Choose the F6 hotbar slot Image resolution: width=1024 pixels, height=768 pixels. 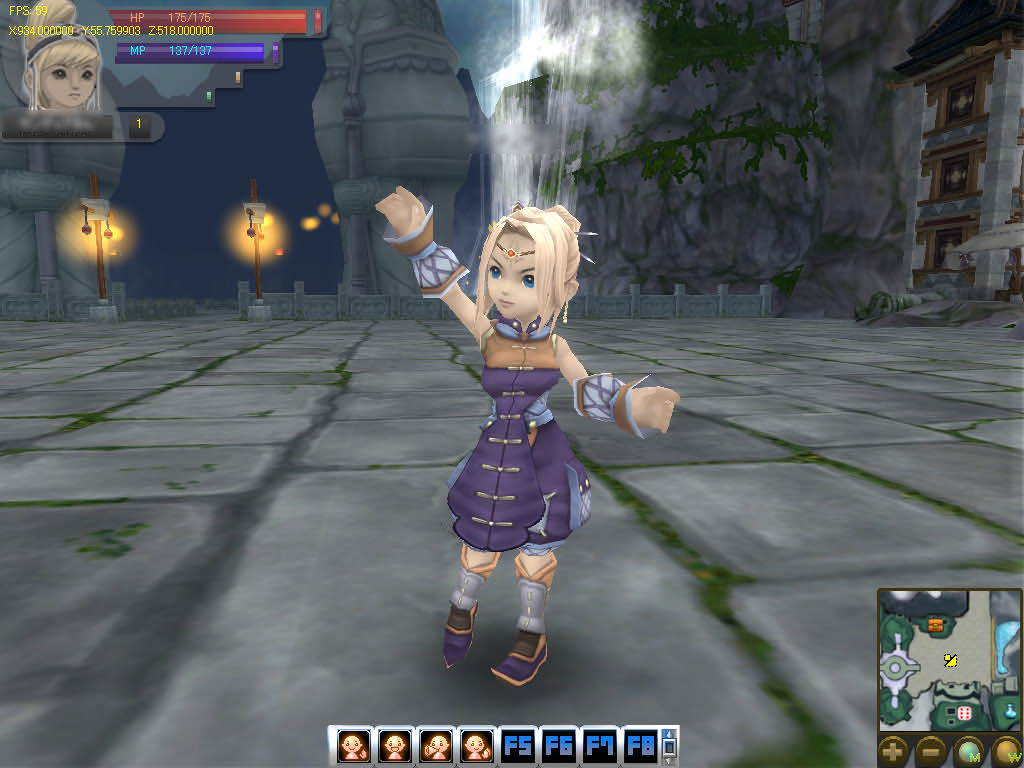pos(559,746)
